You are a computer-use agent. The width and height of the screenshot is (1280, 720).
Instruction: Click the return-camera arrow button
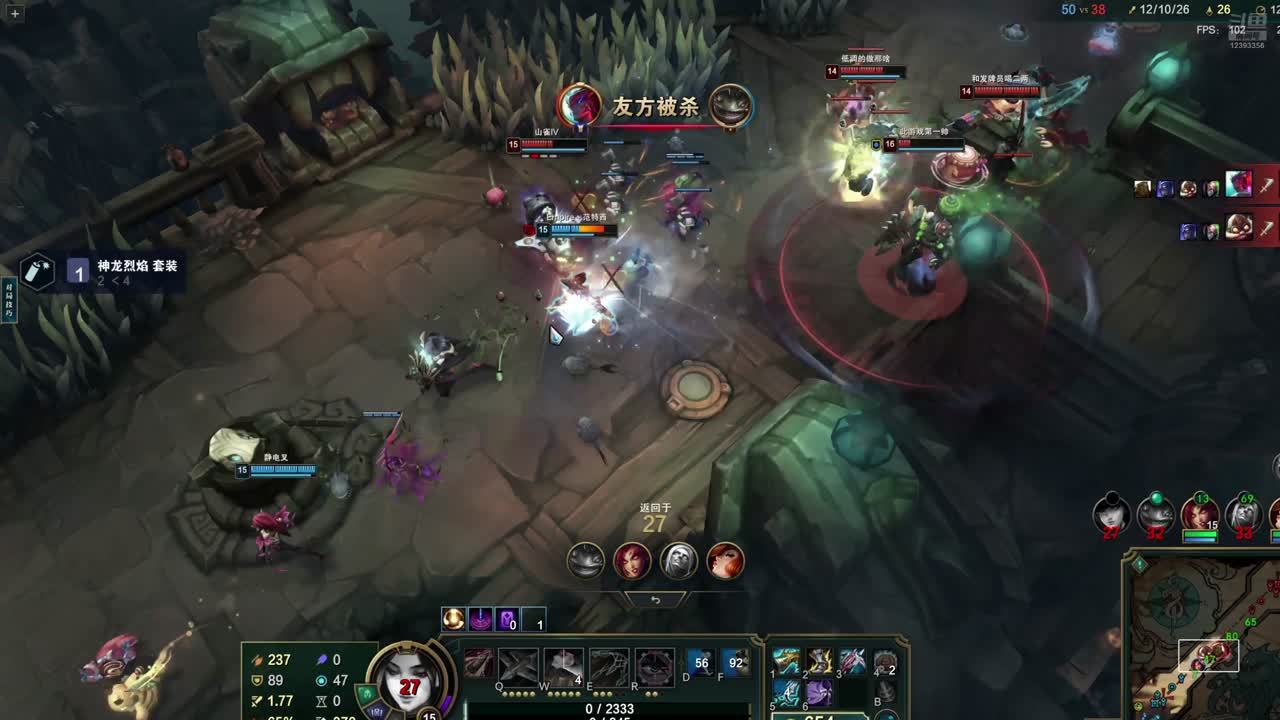pyautogui.click(x=655, y=600)
